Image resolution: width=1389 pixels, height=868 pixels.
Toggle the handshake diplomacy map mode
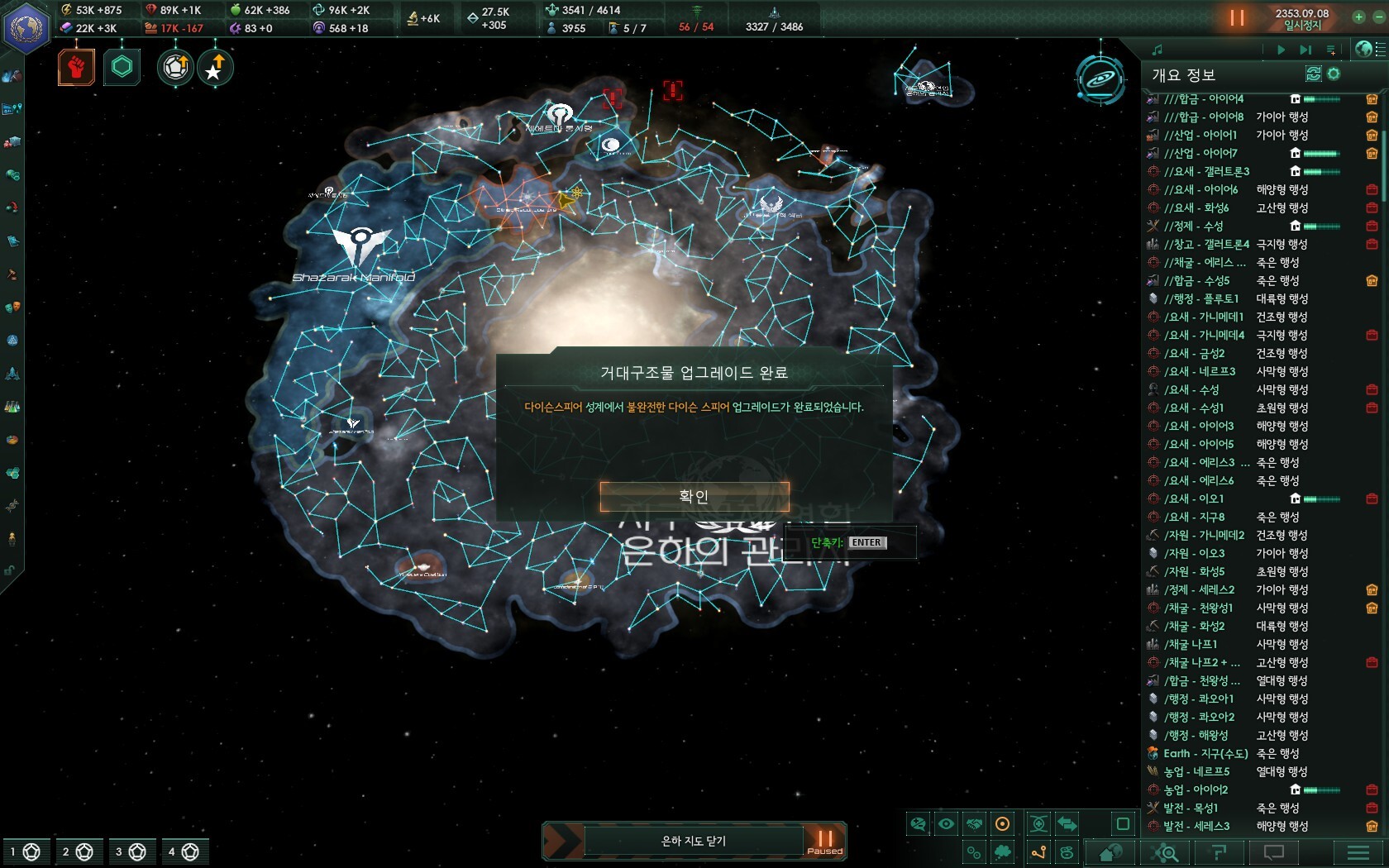pyautogui.click(x=975, y=823)
